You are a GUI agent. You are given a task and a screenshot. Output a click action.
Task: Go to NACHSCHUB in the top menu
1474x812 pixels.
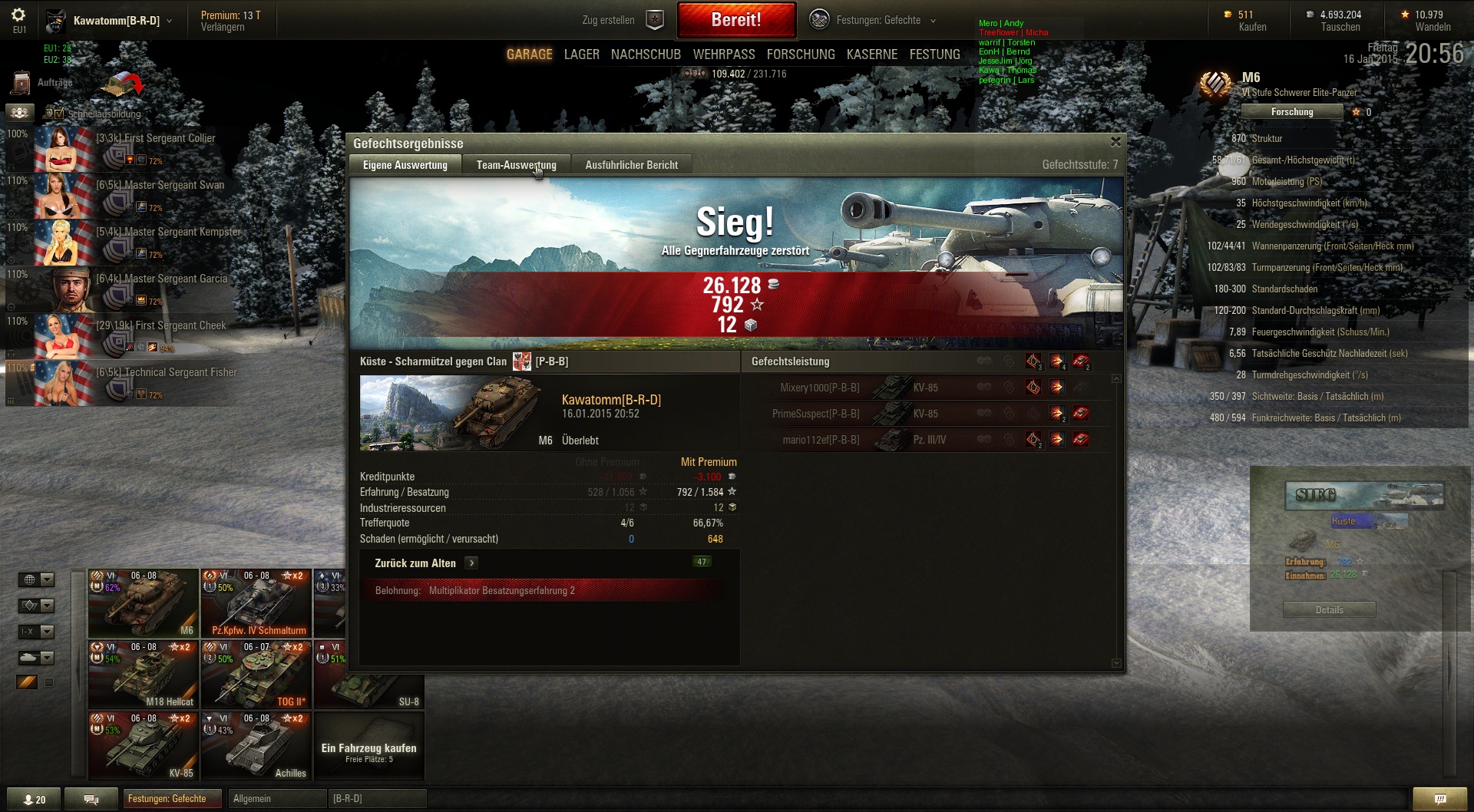coord(646,54)
